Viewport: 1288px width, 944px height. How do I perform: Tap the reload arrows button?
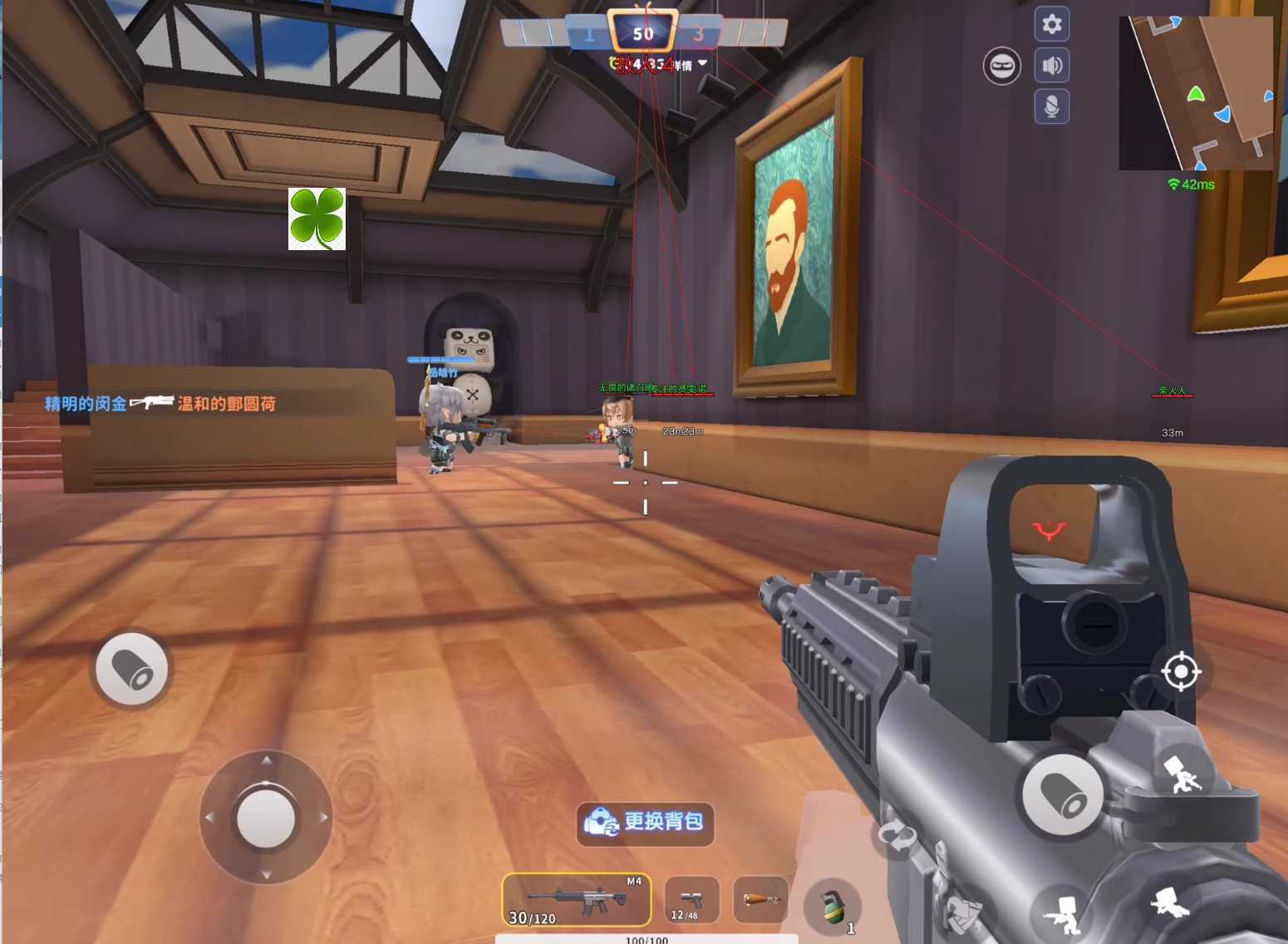[897, 835]
